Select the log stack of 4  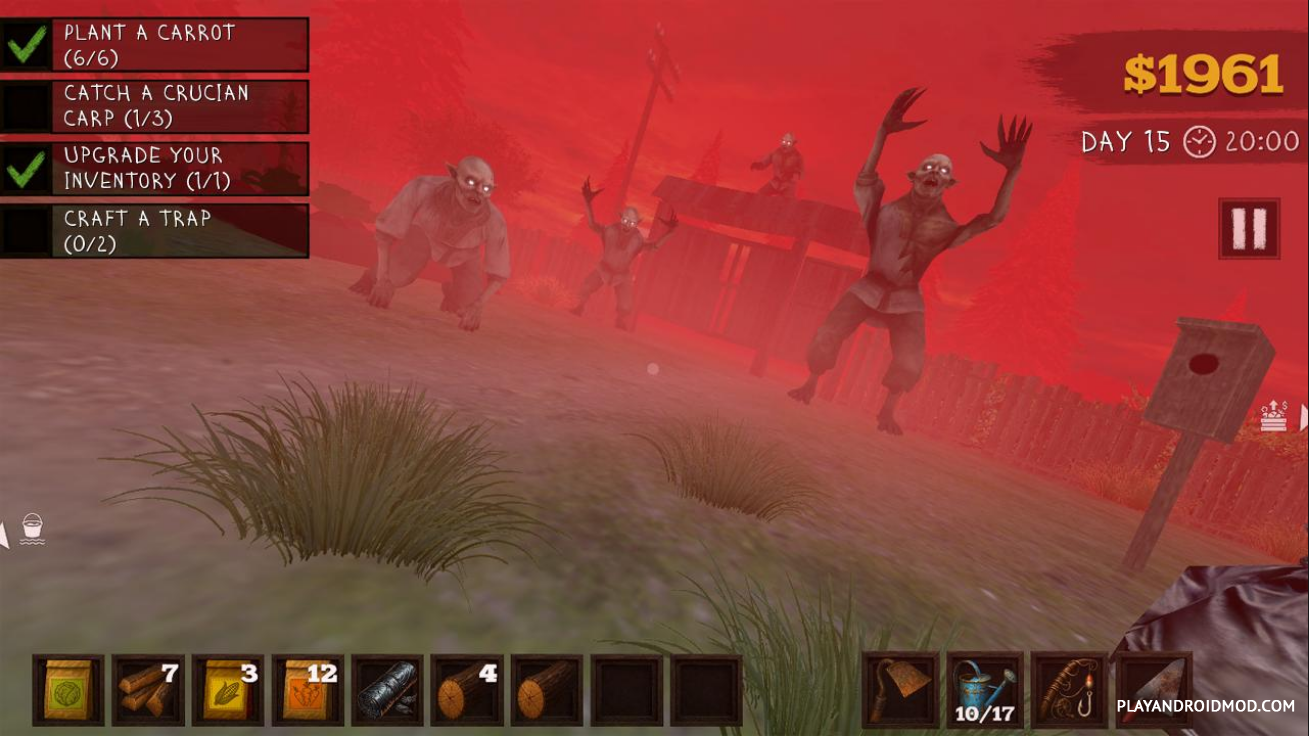point(467,690)
